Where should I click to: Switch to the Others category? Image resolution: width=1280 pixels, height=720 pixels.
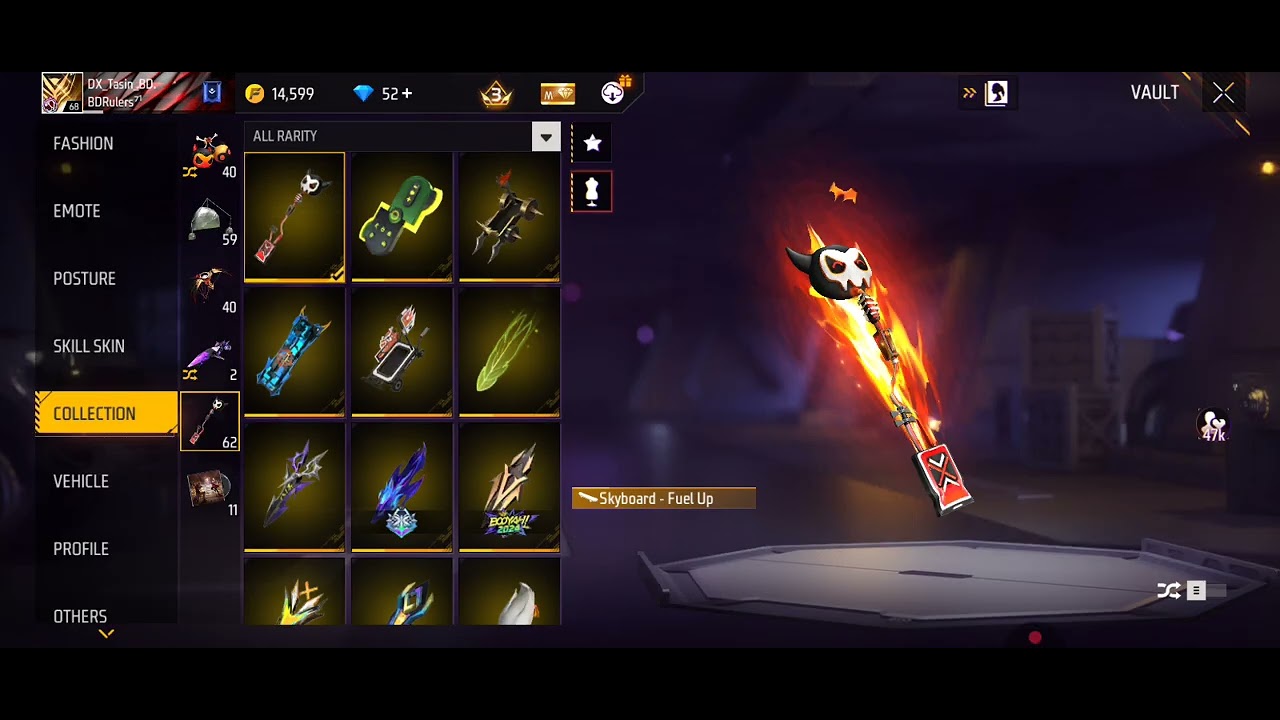pos(80,616)
